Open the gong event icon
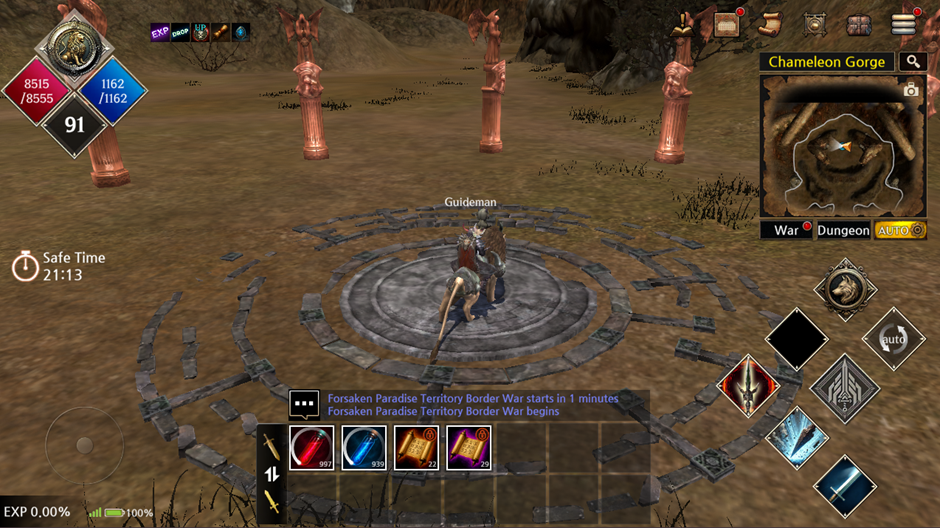The width and height of the screenshot is (940, 528). point(814,25)
